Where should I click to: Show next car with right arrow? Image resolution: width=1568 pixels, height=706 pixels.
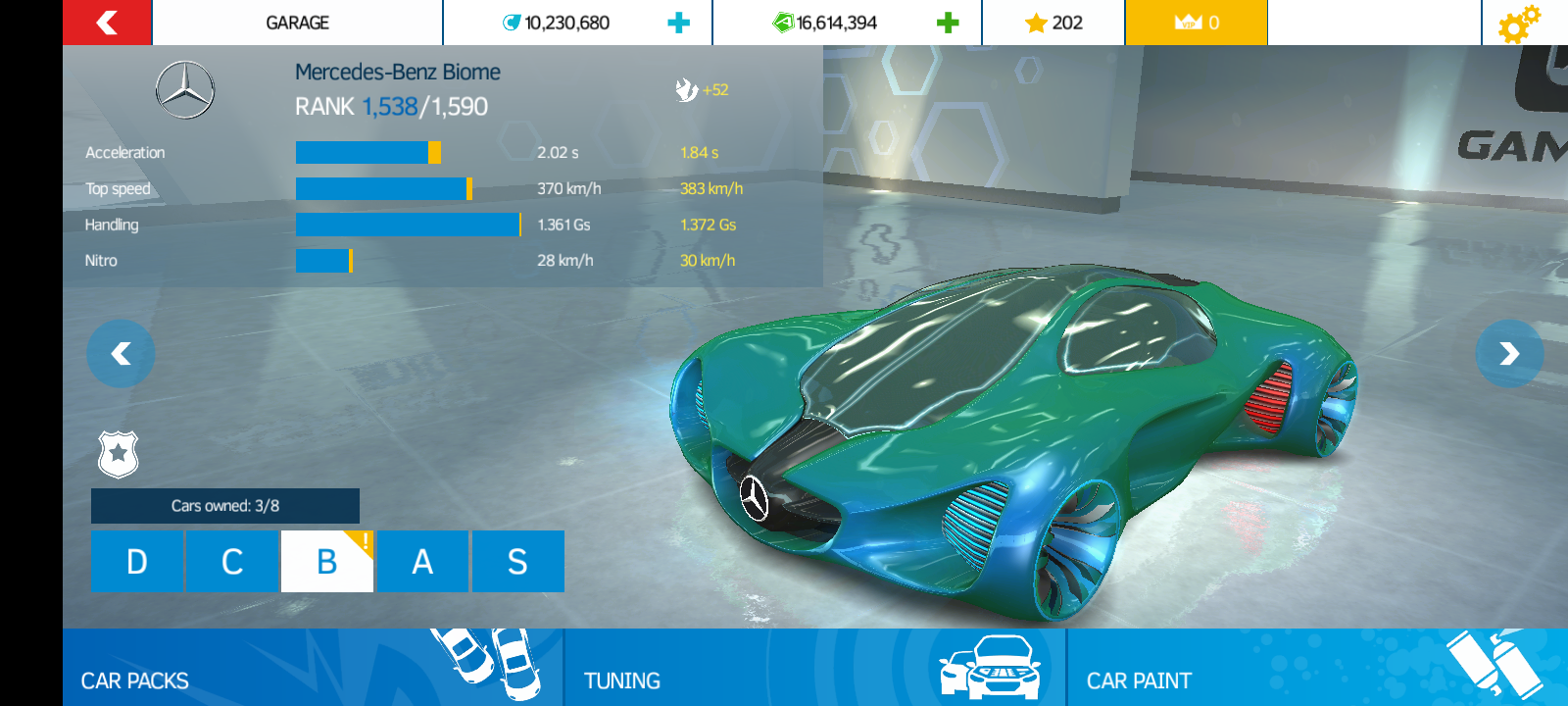pos(1507,354)
